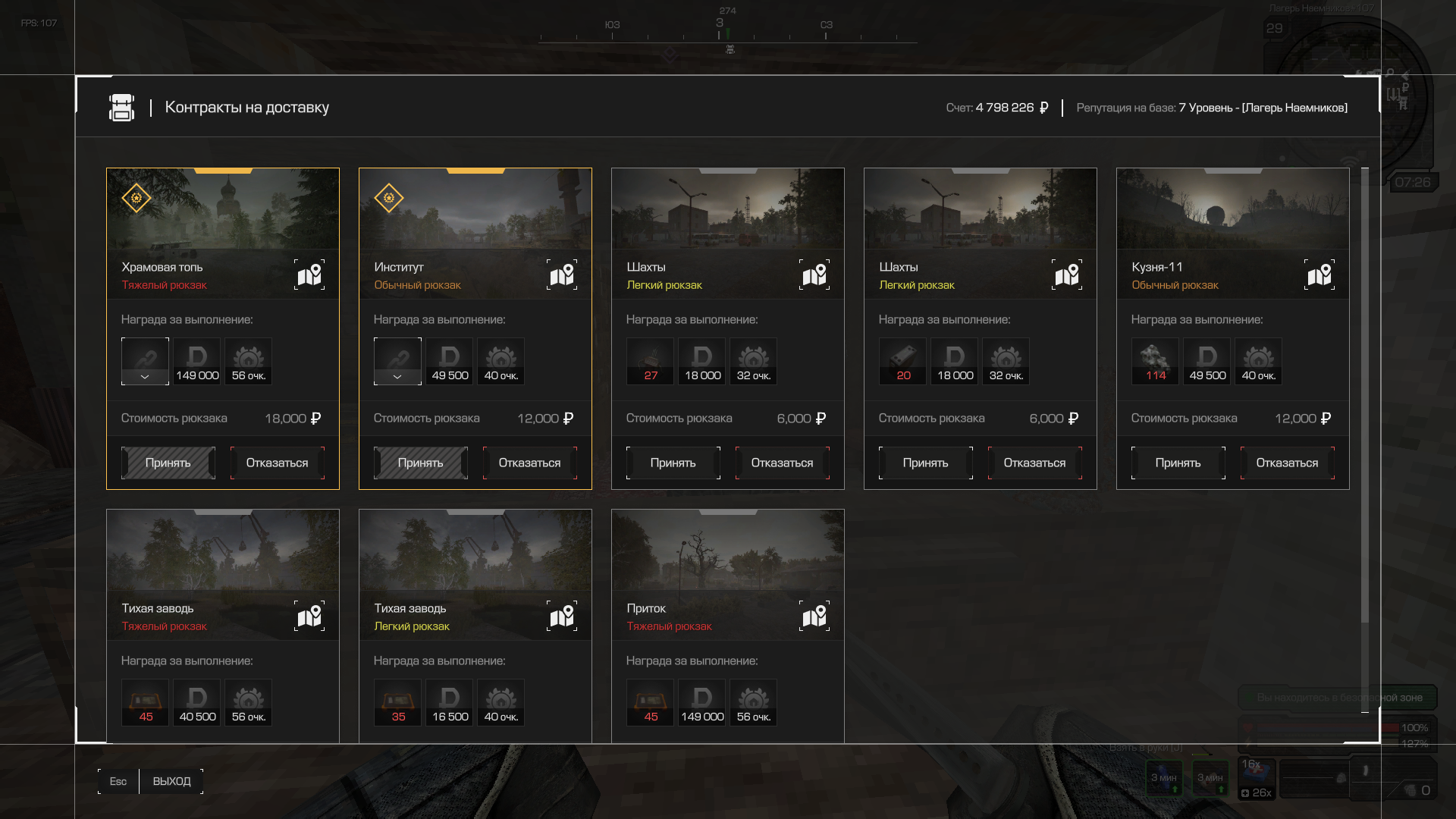
Task: Show map for Тихая заводь light backpack contract
Action: coord(562,617)
